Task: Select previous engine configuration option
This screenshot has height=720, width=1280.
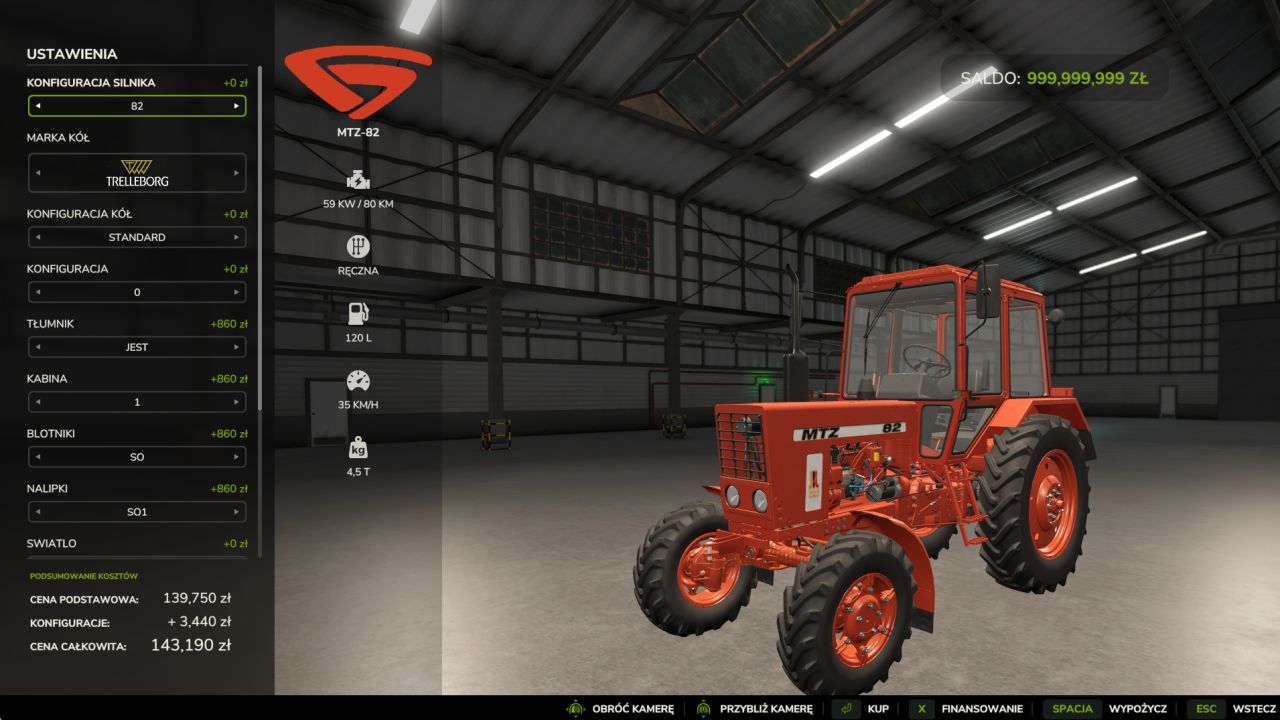Action: point(38,106)
